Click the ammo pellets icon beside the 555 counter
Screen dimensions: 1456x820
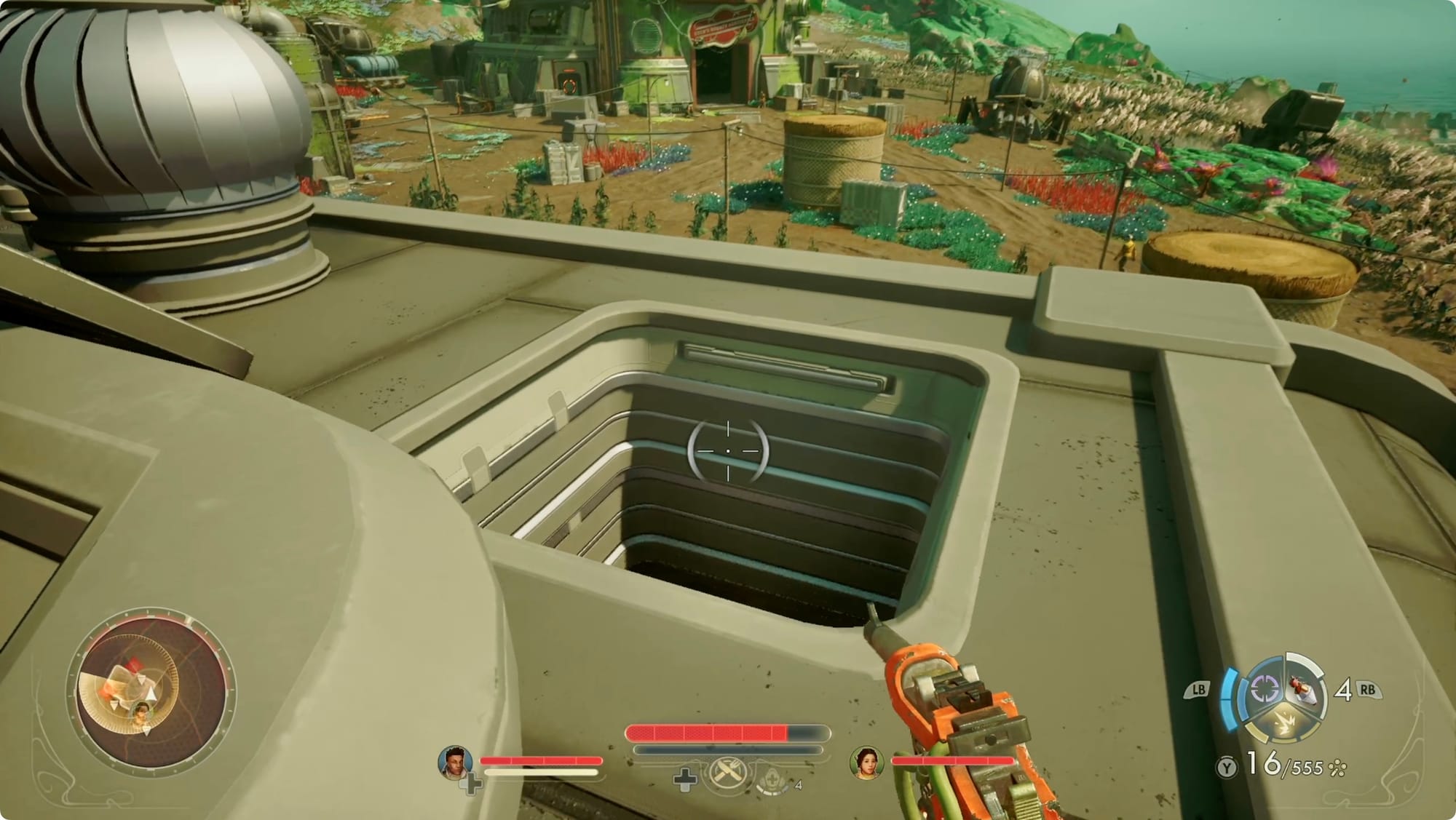(x=1336, y=768)
